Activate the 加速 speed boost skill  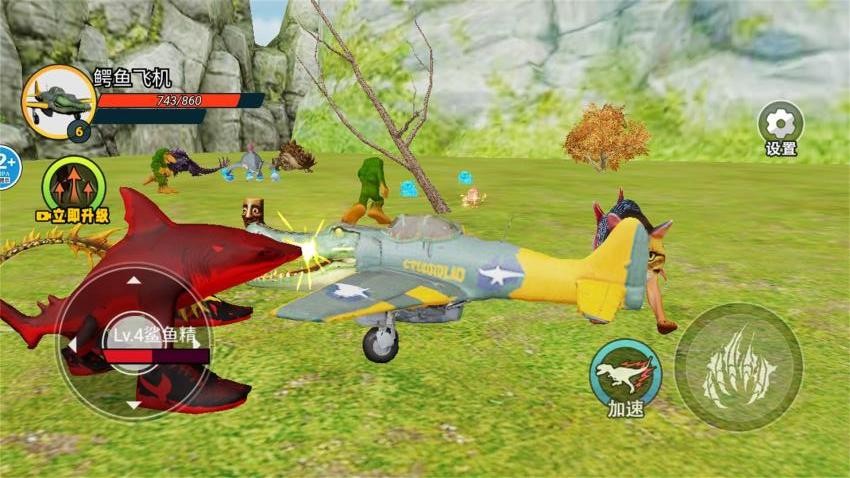(x=625, y=372)
